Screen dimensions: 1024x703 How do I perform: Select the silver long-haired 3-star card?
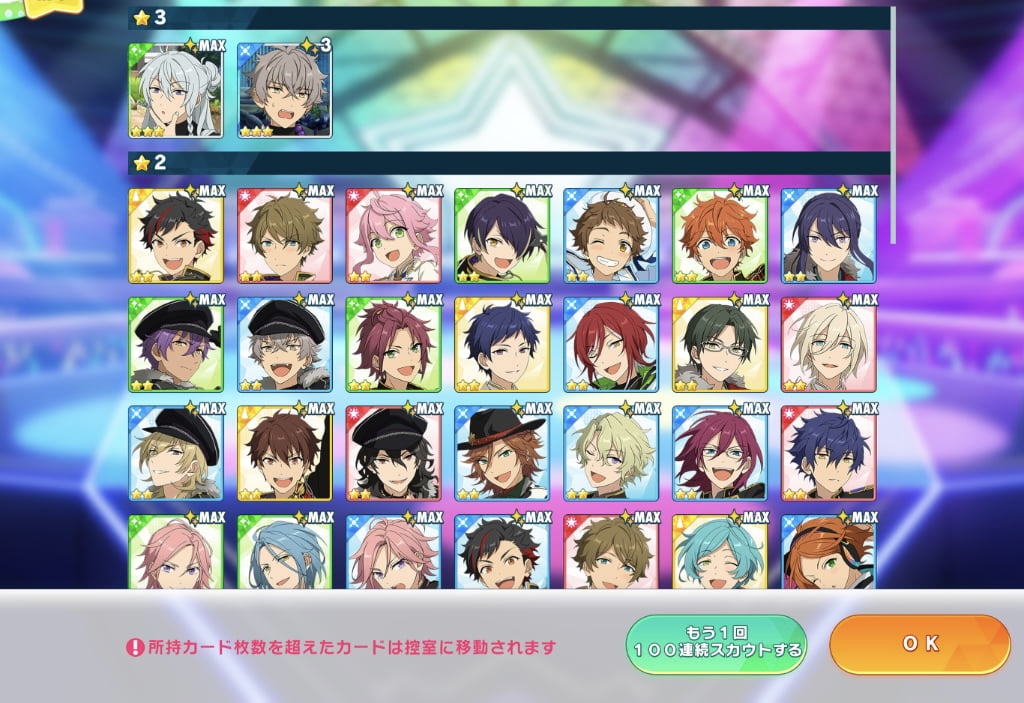coord(176,90)
